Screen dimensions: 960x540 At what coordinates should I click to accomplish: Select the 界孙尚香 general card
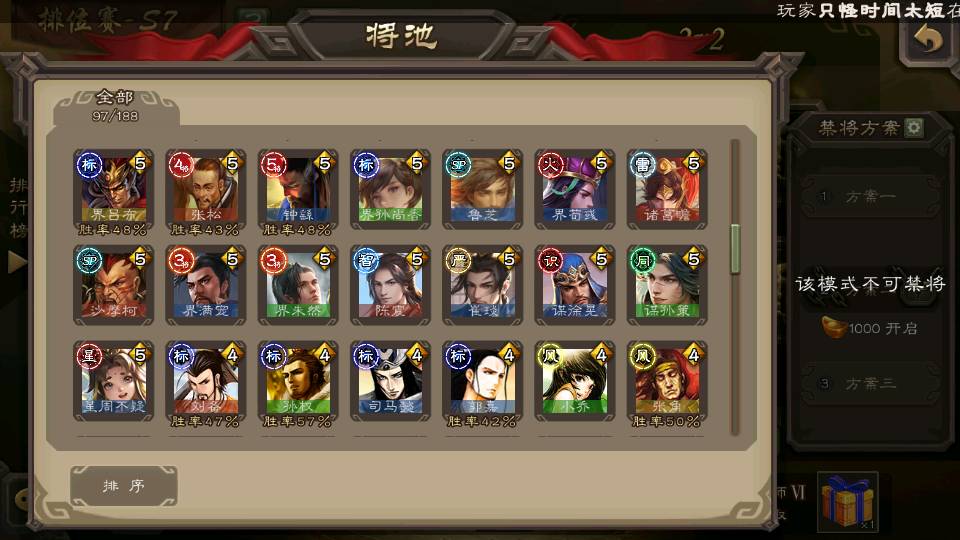[390, 189]
